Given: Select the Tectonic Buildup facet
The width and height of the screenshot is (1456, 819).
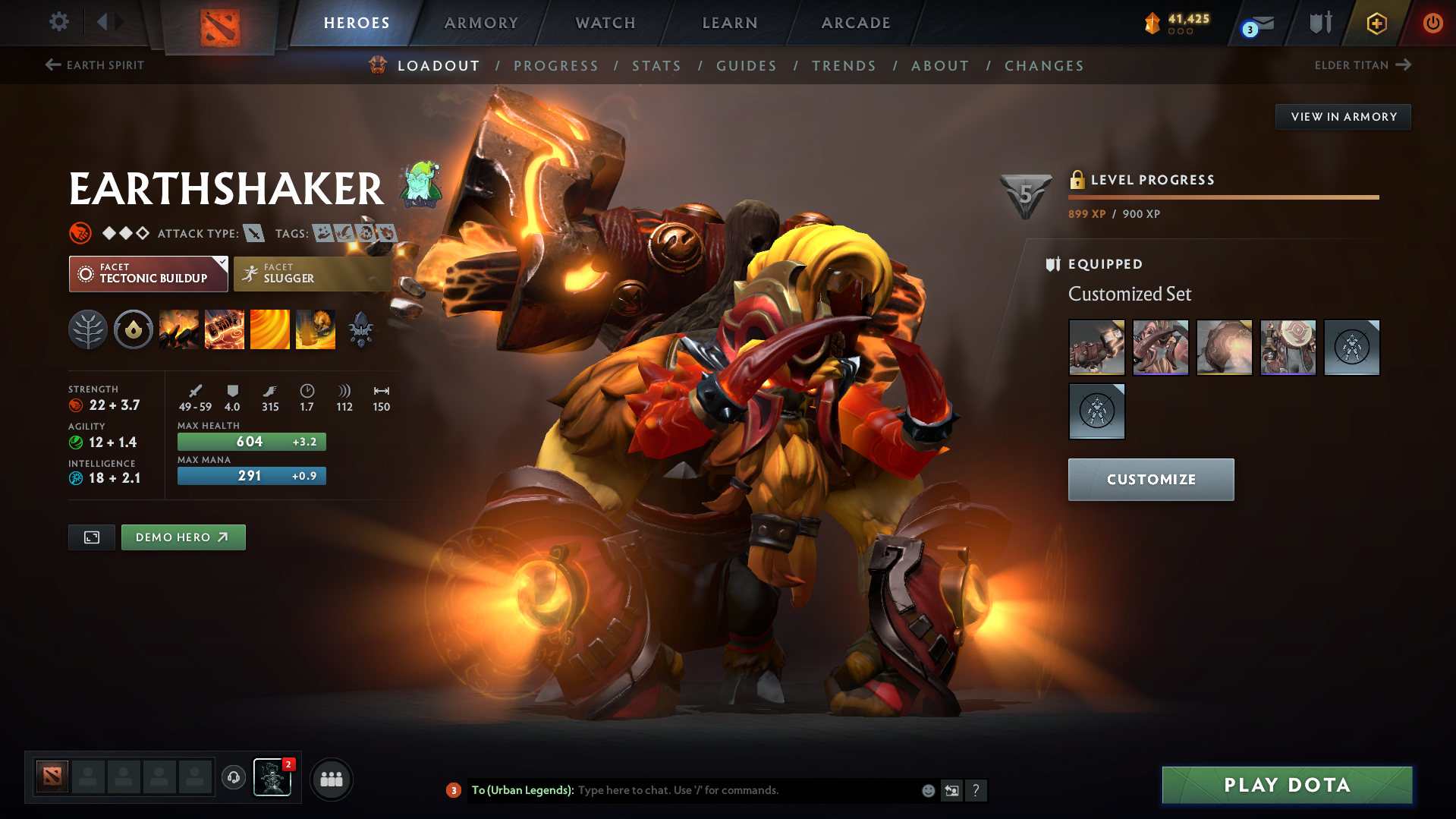Looking at the screenshot, I should pyautogui.click(x=148, y=273).
